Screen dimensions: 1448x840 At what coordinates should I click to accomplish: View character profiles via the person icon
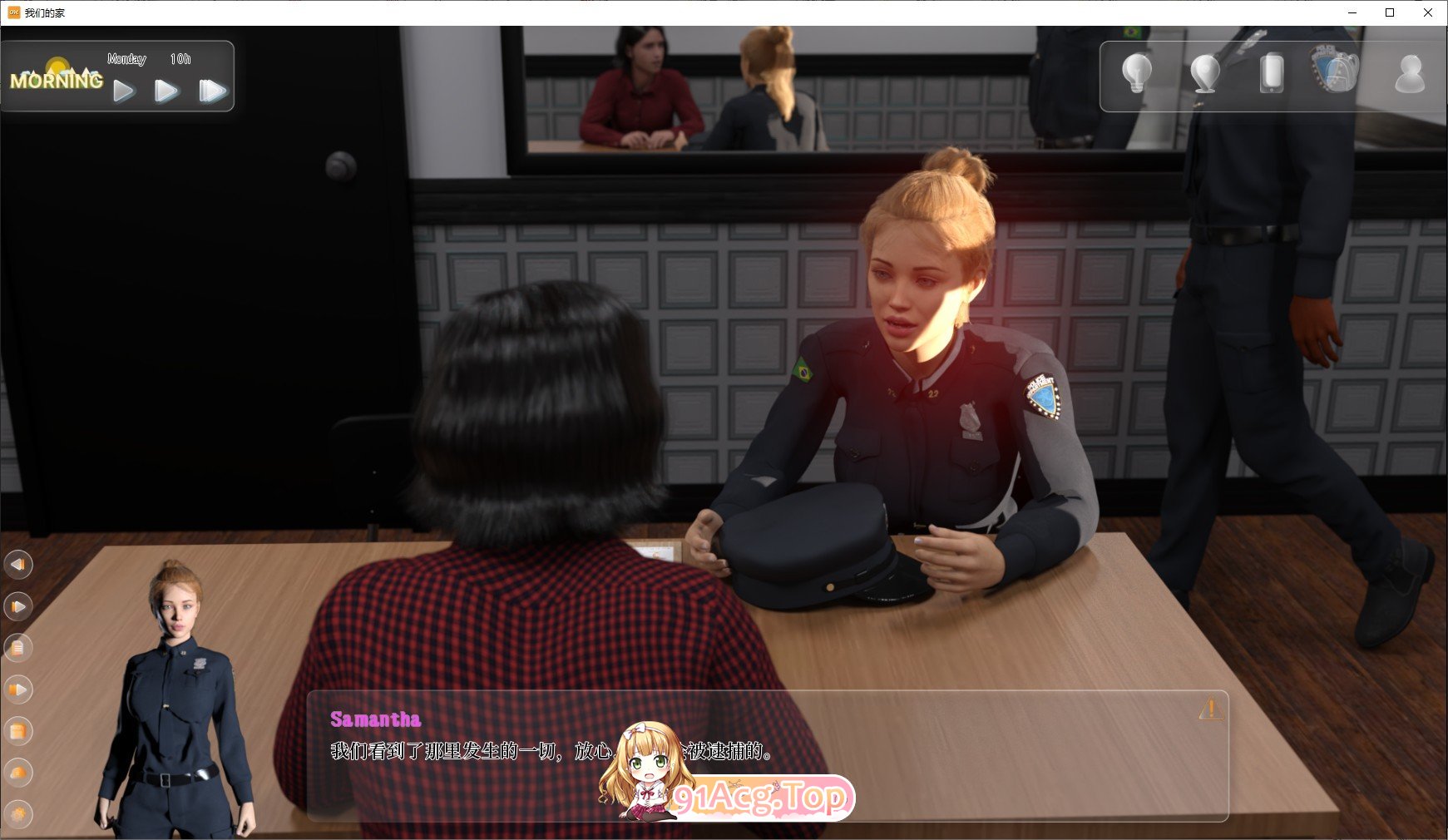pyautogui.click(x=1411, y=75)
